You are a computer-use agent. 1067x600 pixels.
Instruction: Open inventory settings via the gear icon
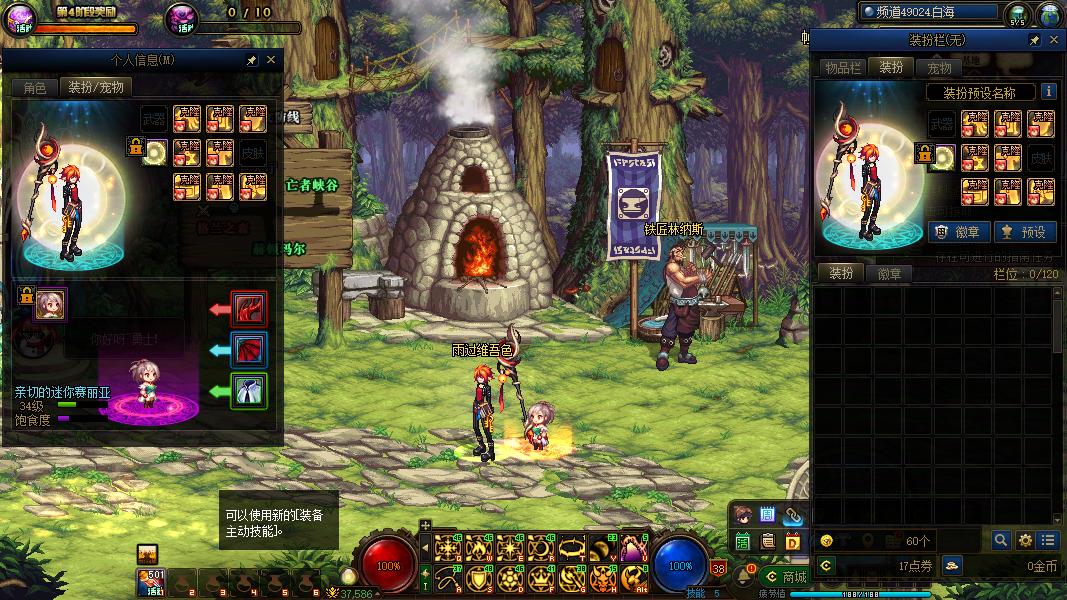[1025, 540]
